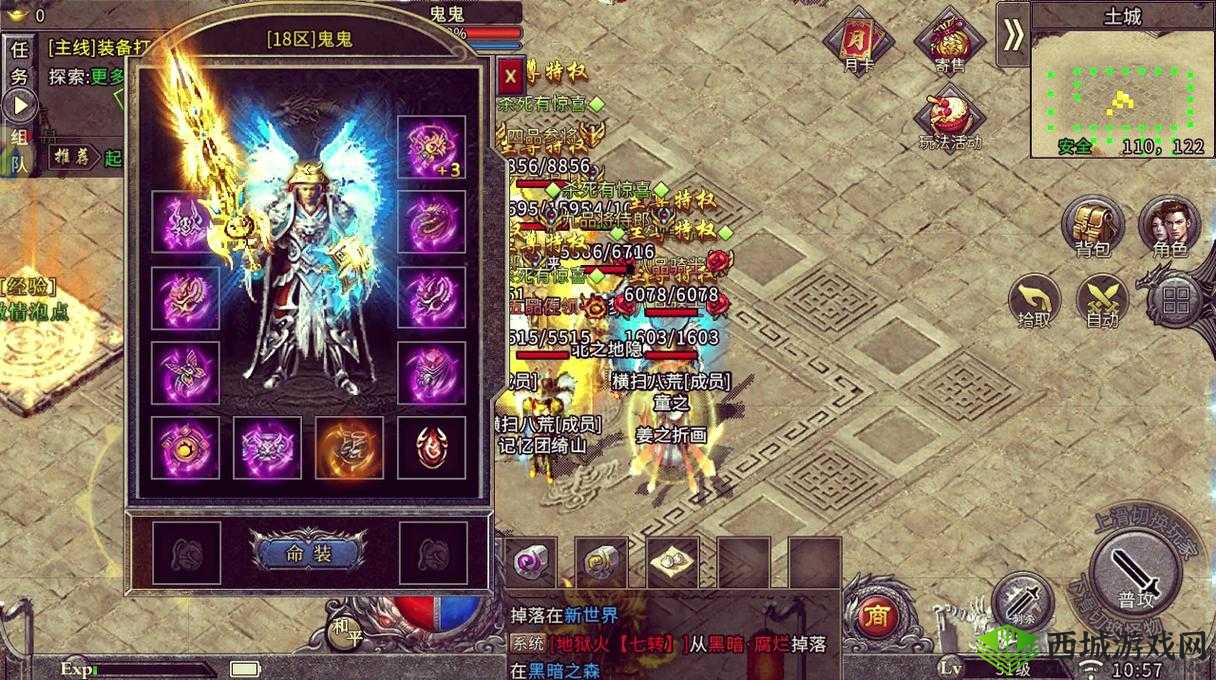
Task: Open 玩法活动 events menu
Action: pos(948,116)
